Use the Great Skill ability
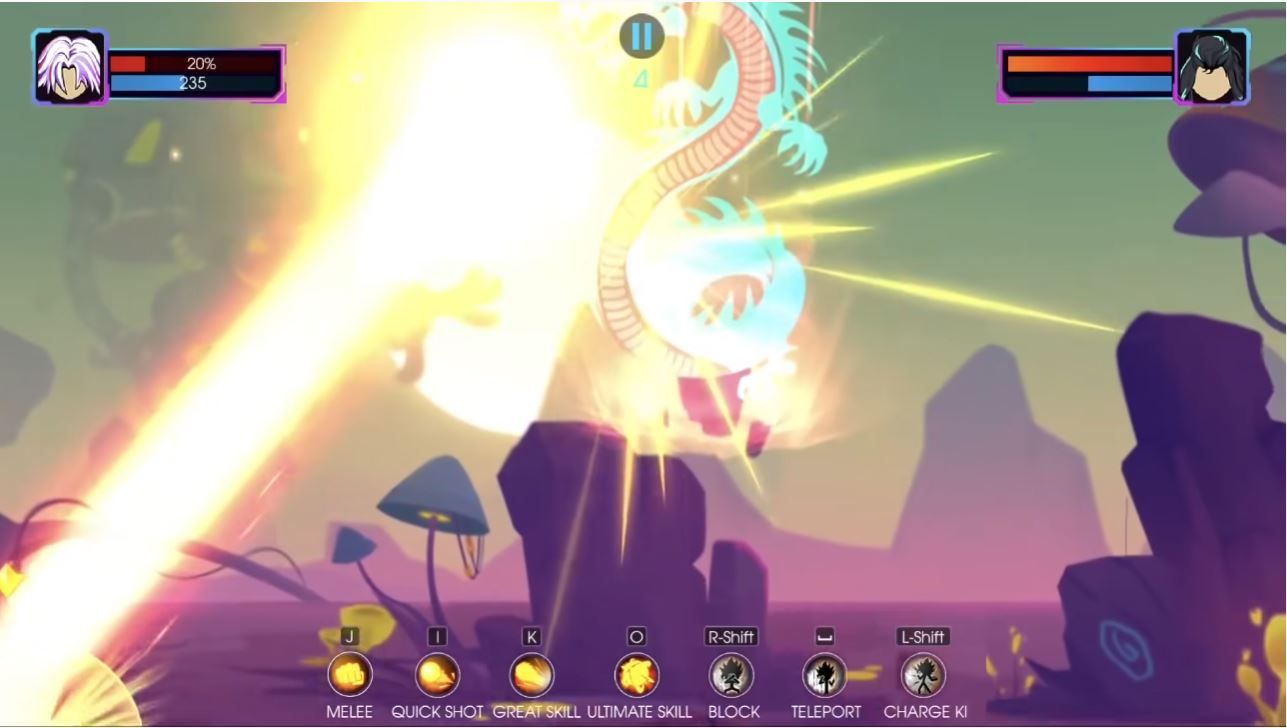This screenshot has height=728, width=1287. click(531, 675)
